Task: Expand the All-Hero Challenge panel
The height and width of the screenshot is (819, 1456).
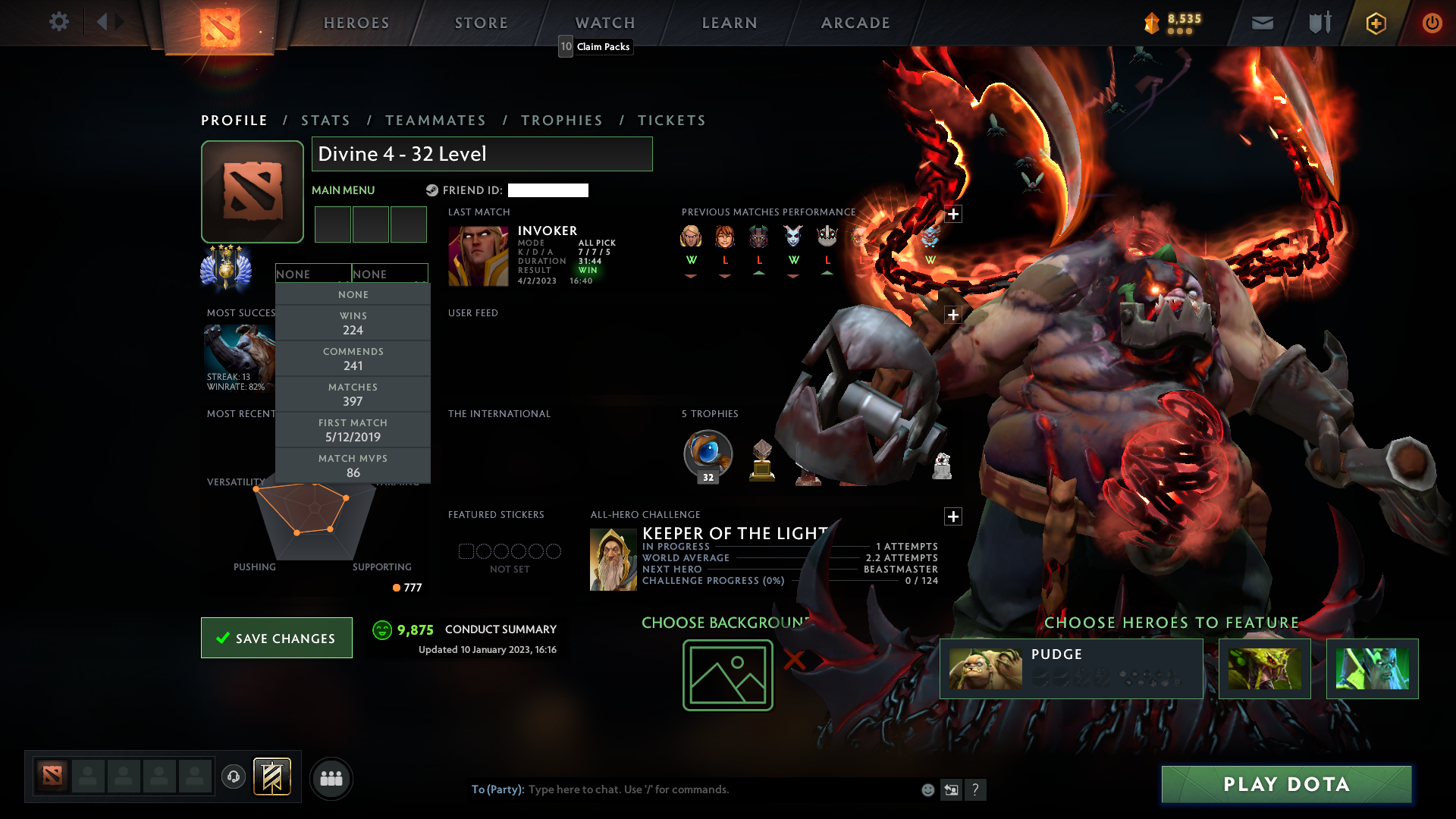Action: click(x=953, y=516)
